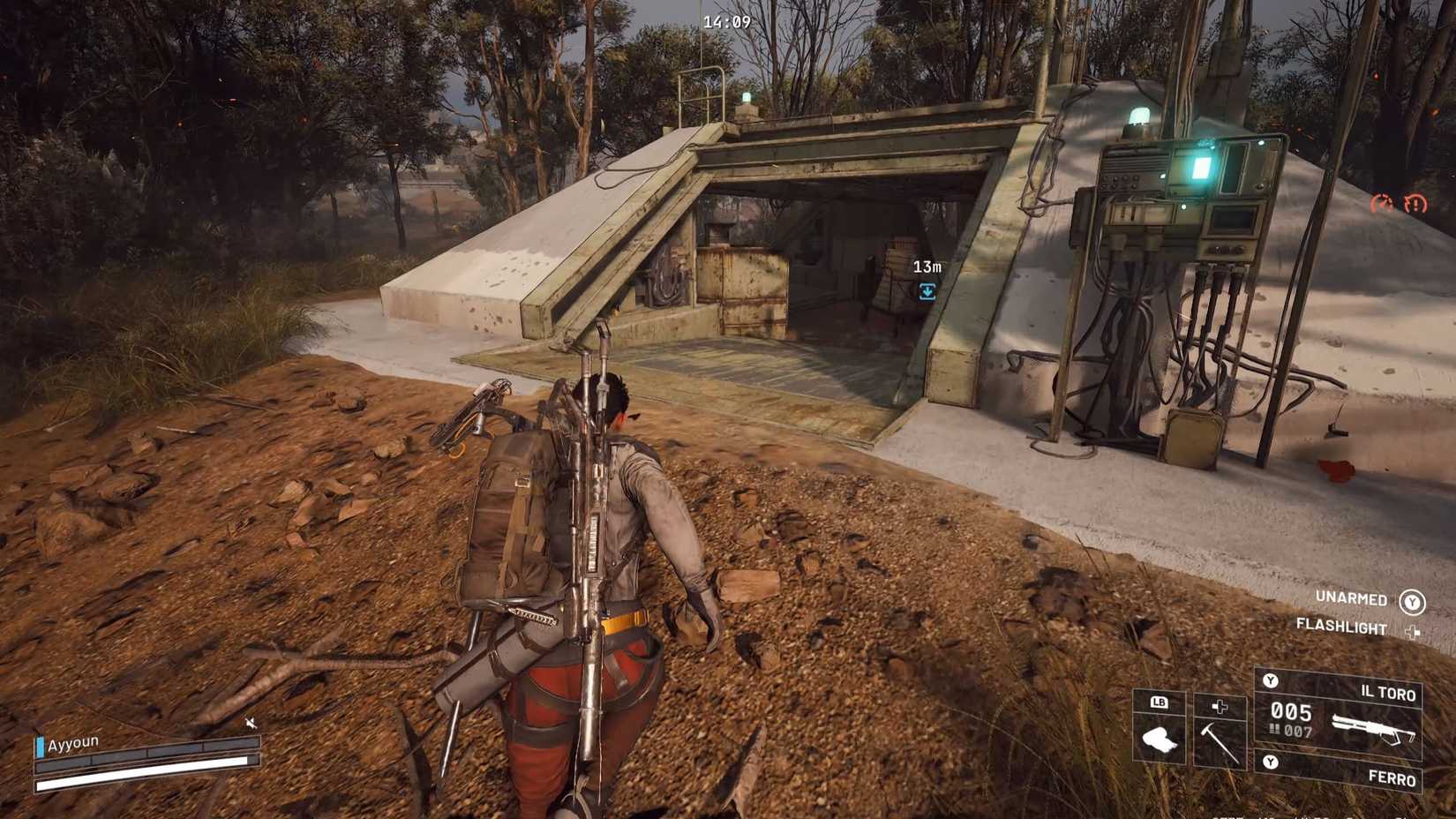Click the Ayyoun player name tag

(71, 743)
